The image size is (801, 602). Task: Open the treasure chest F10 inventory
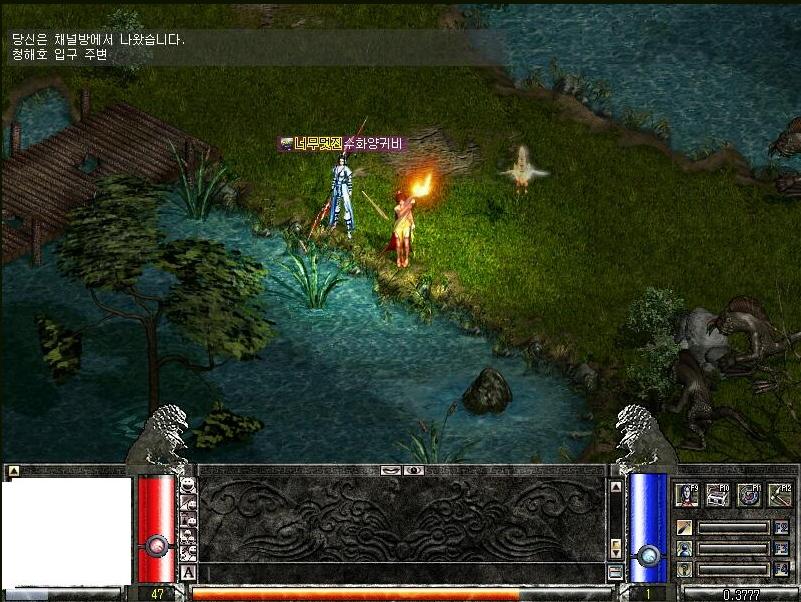pos(718,494)
